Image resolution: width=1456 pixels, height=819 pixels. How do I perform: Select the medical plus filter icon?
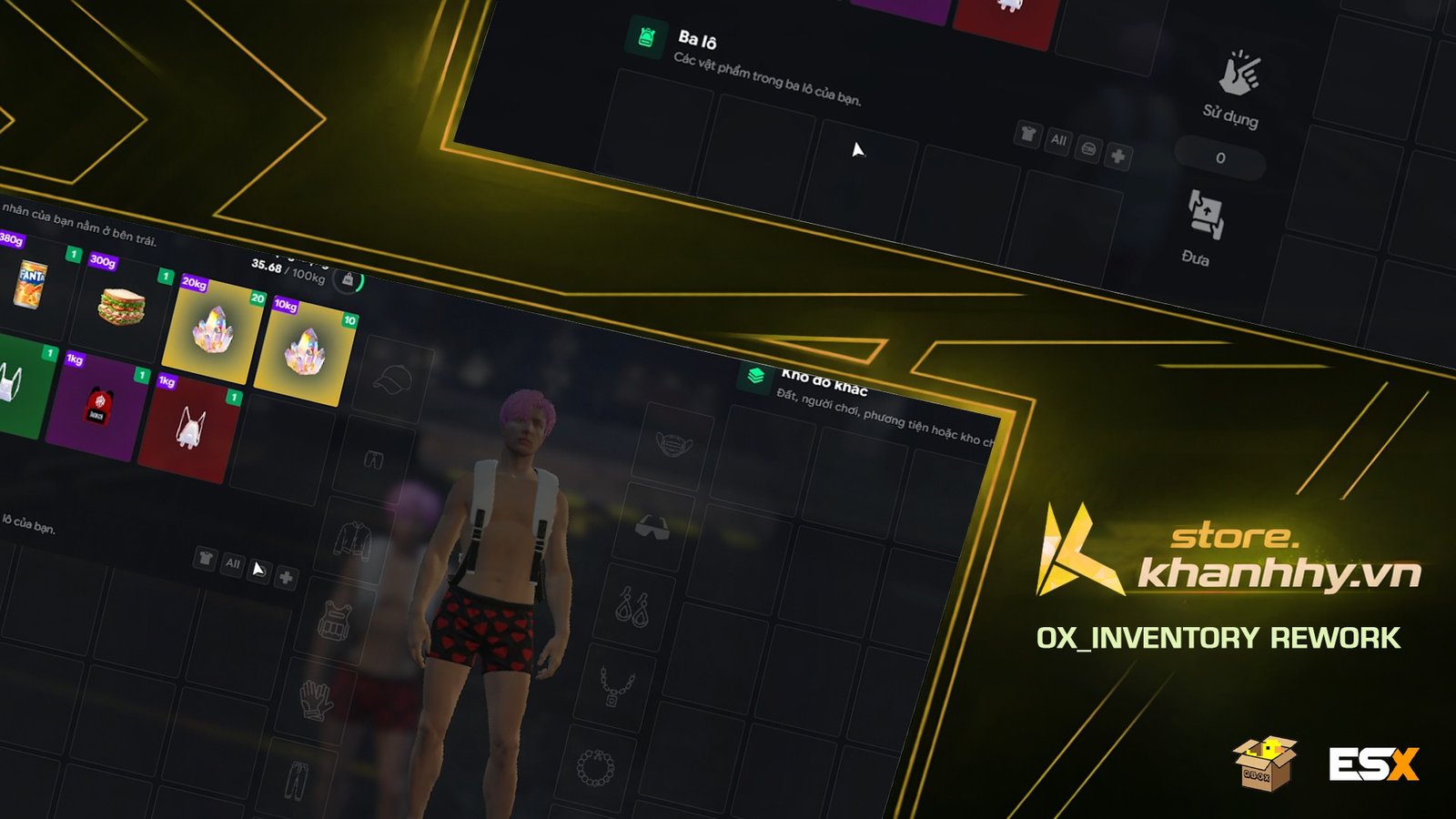(x=1118, y=157)
